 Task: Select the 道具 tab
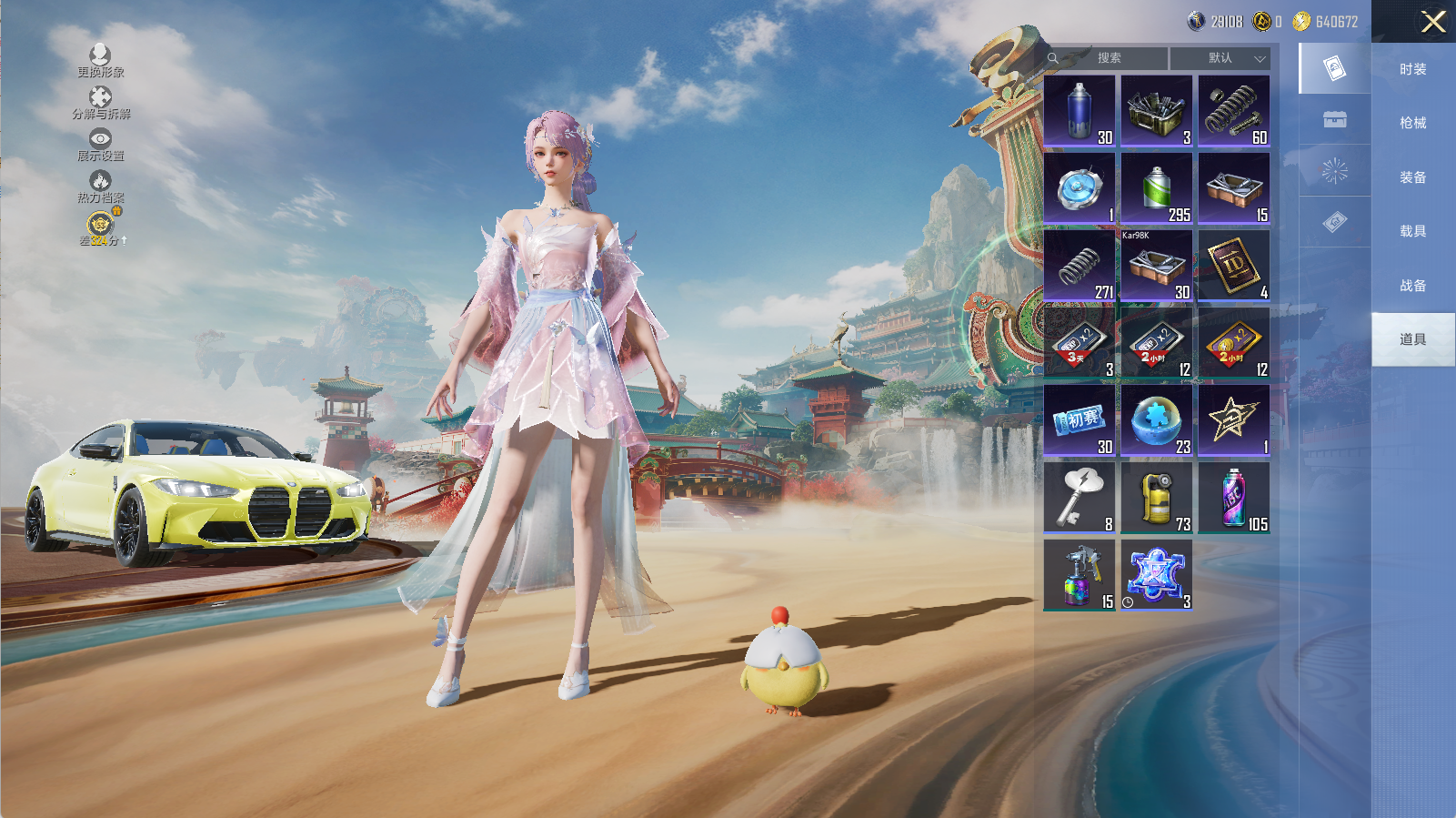click(x=1412, y=339)
